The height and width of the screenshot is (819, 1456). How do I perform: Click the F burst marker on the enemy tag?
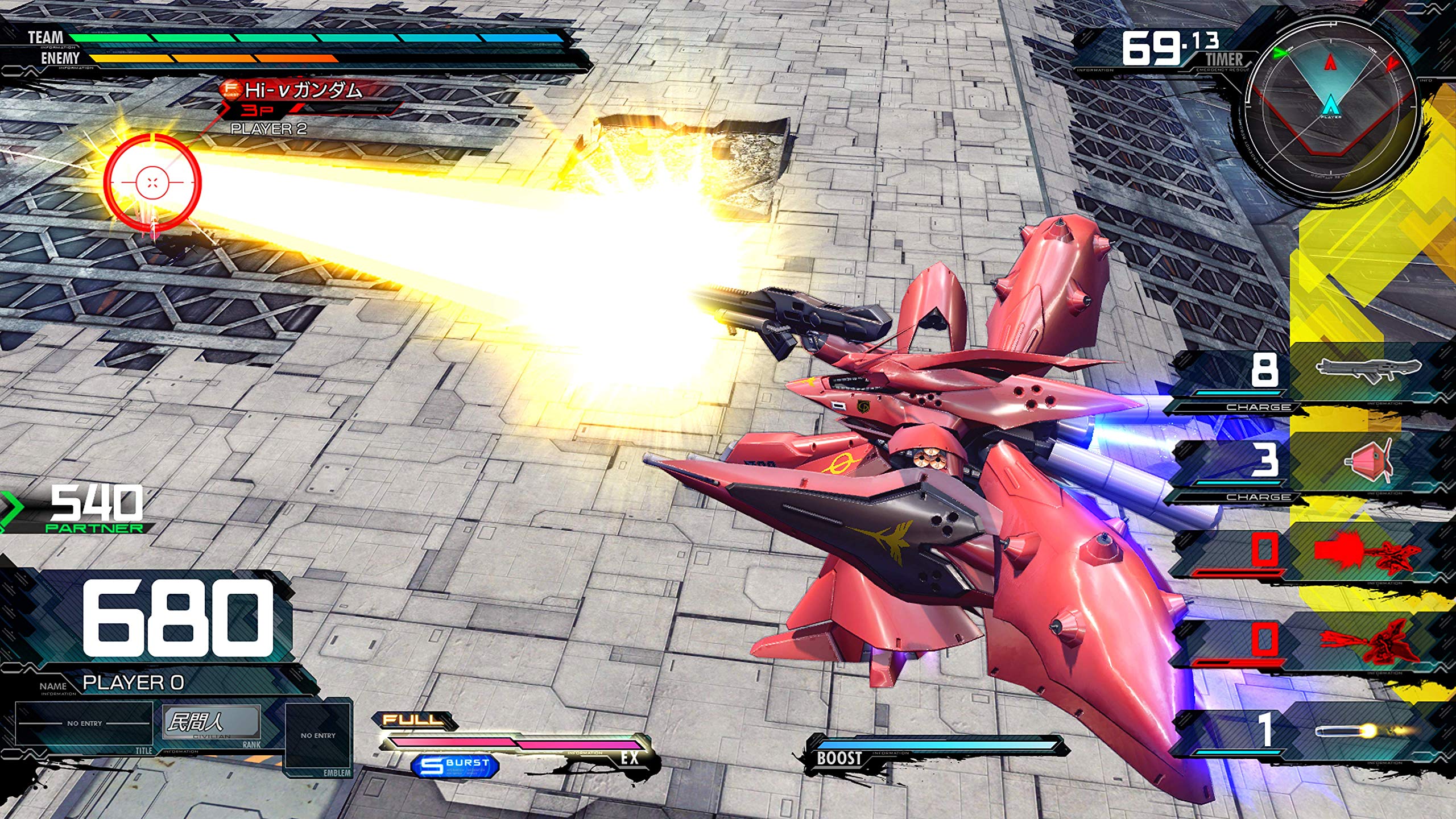231,88
